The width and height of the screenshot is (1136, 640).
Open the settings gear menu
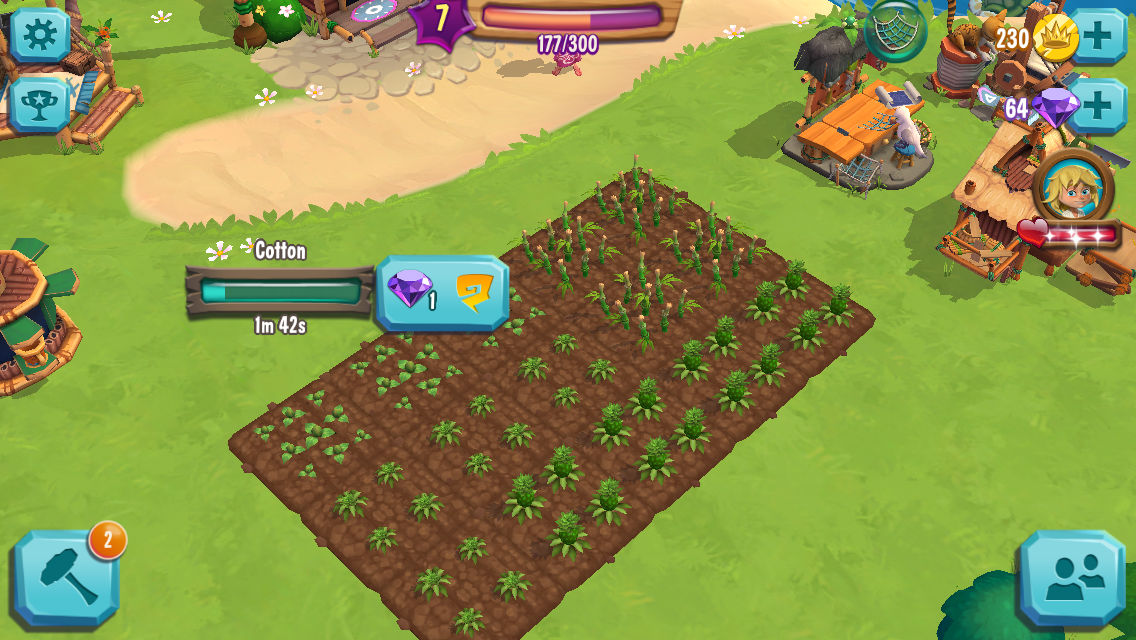[x=40, y=35]
